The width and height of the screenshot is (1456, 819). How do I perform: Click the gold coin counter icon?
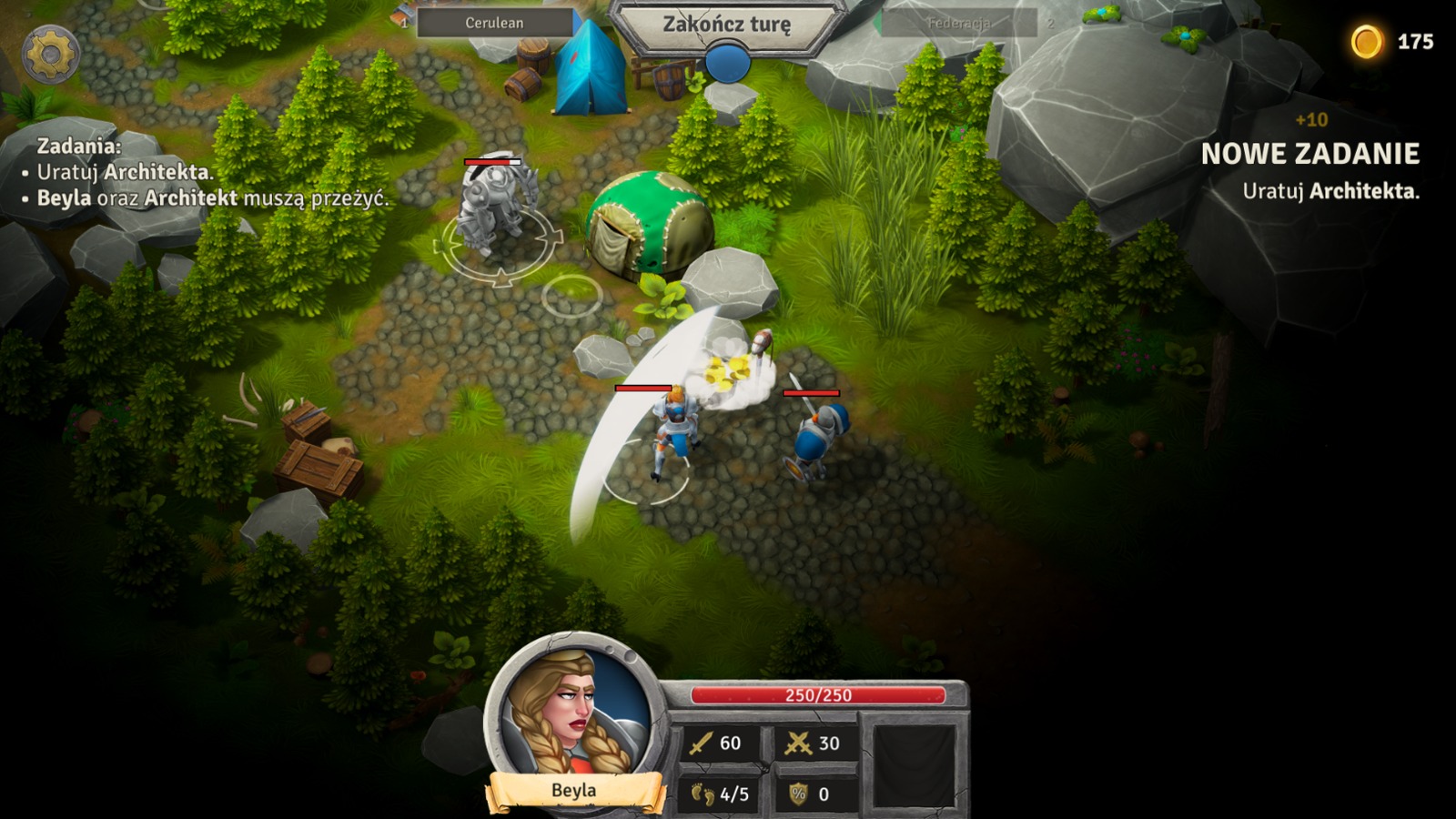click(1366, 42)
